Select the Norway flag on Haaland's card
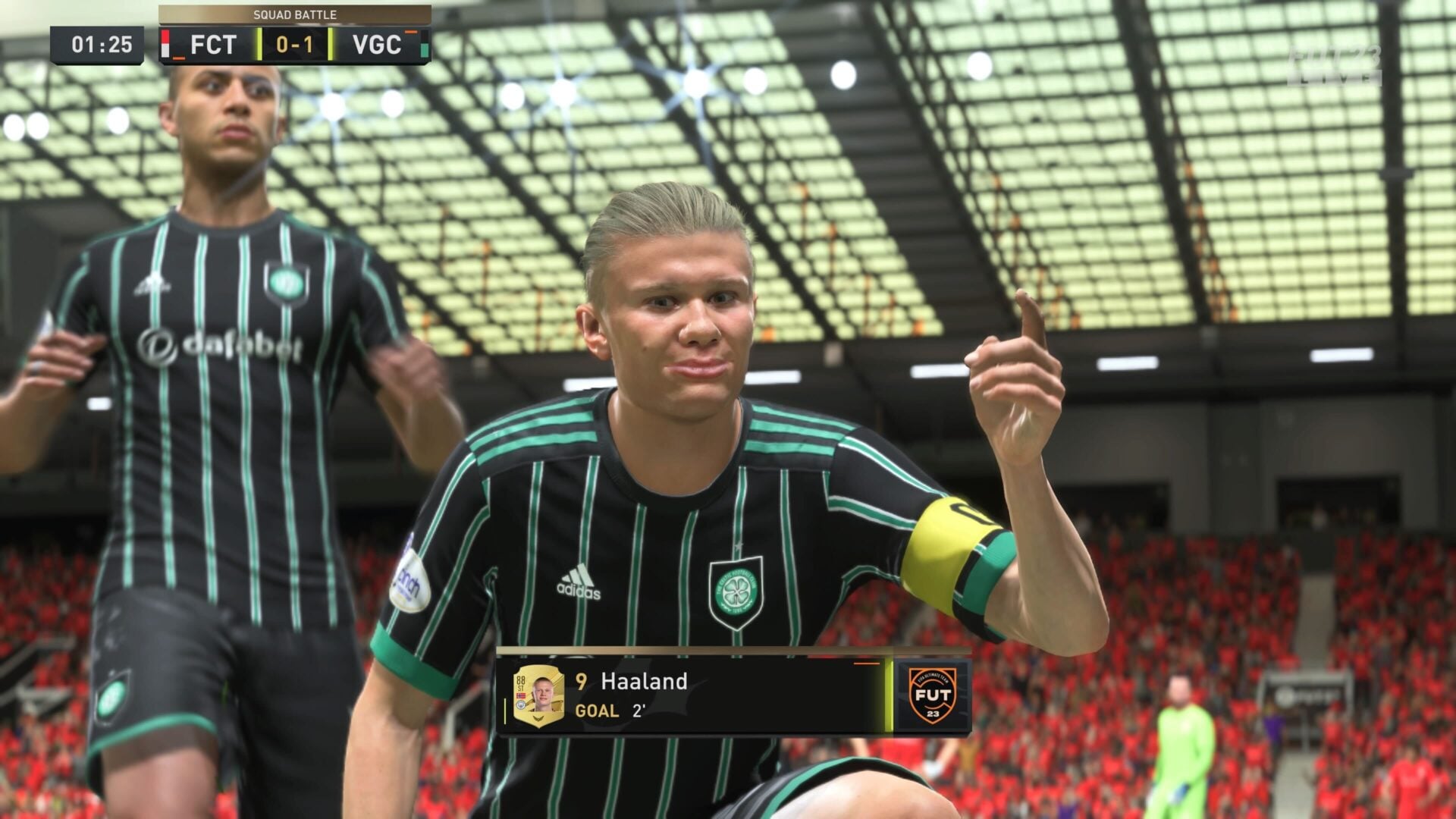The height and width of the screenshot is (819, 1456). [521, 695]
